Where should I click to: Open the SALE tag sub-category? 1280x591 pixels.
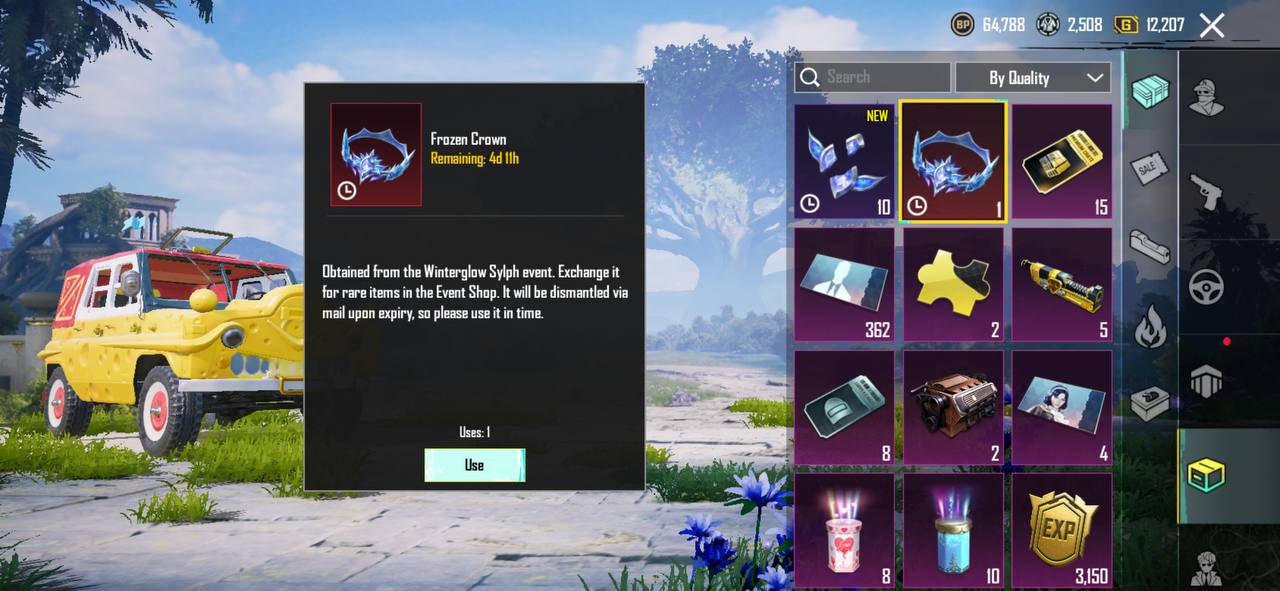click(x=1150, y=168)
